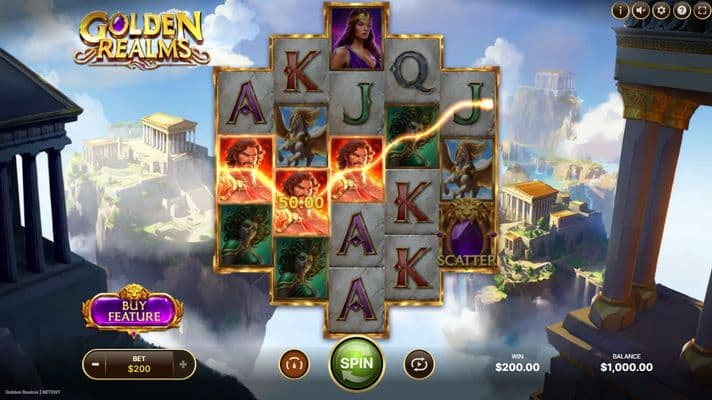The image size is (712, 400).
Task: Open the Buy Feature offer
Action: 132,312
